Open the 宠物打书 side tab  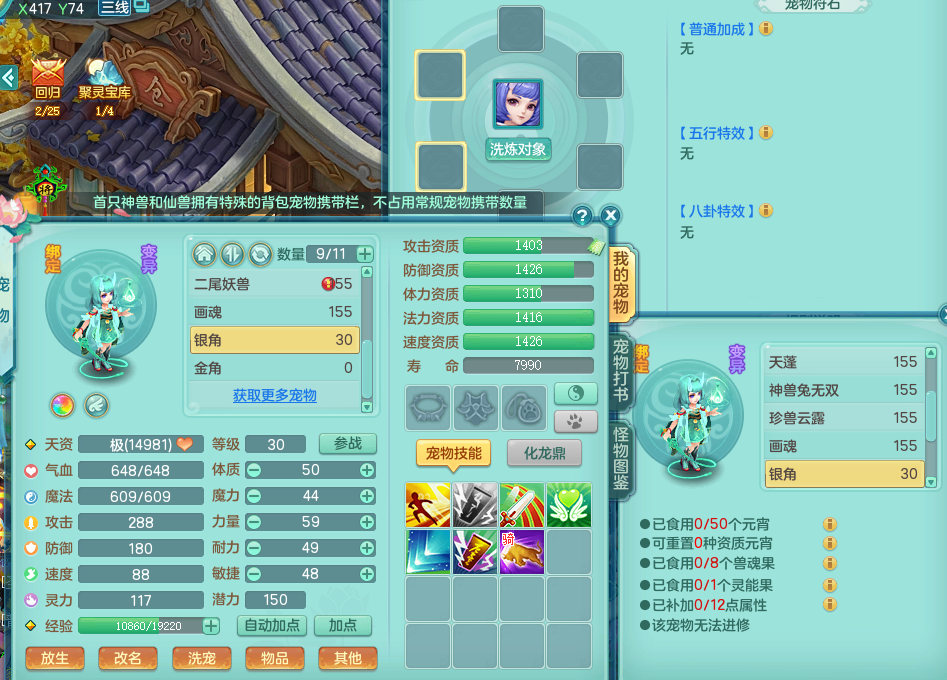tap(621, 369)
